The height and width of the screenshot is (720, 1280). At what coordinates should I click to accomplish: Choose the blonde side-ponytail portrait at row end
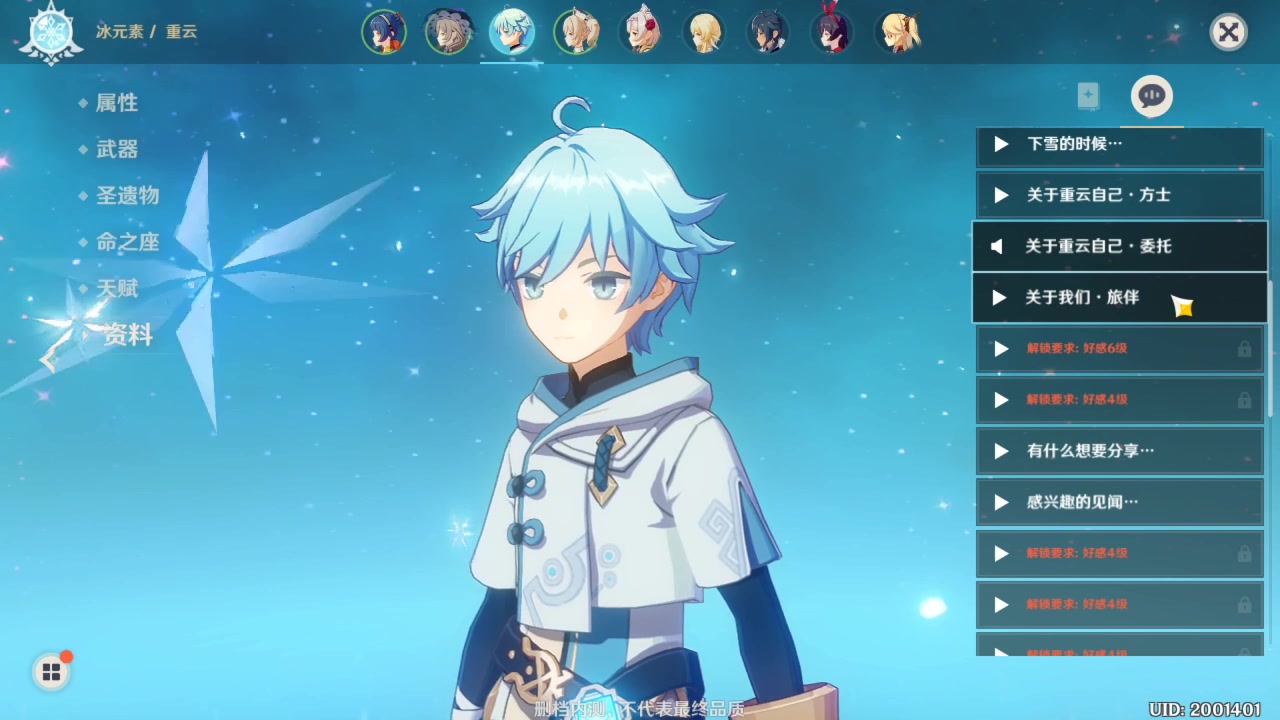click(897, 32)
